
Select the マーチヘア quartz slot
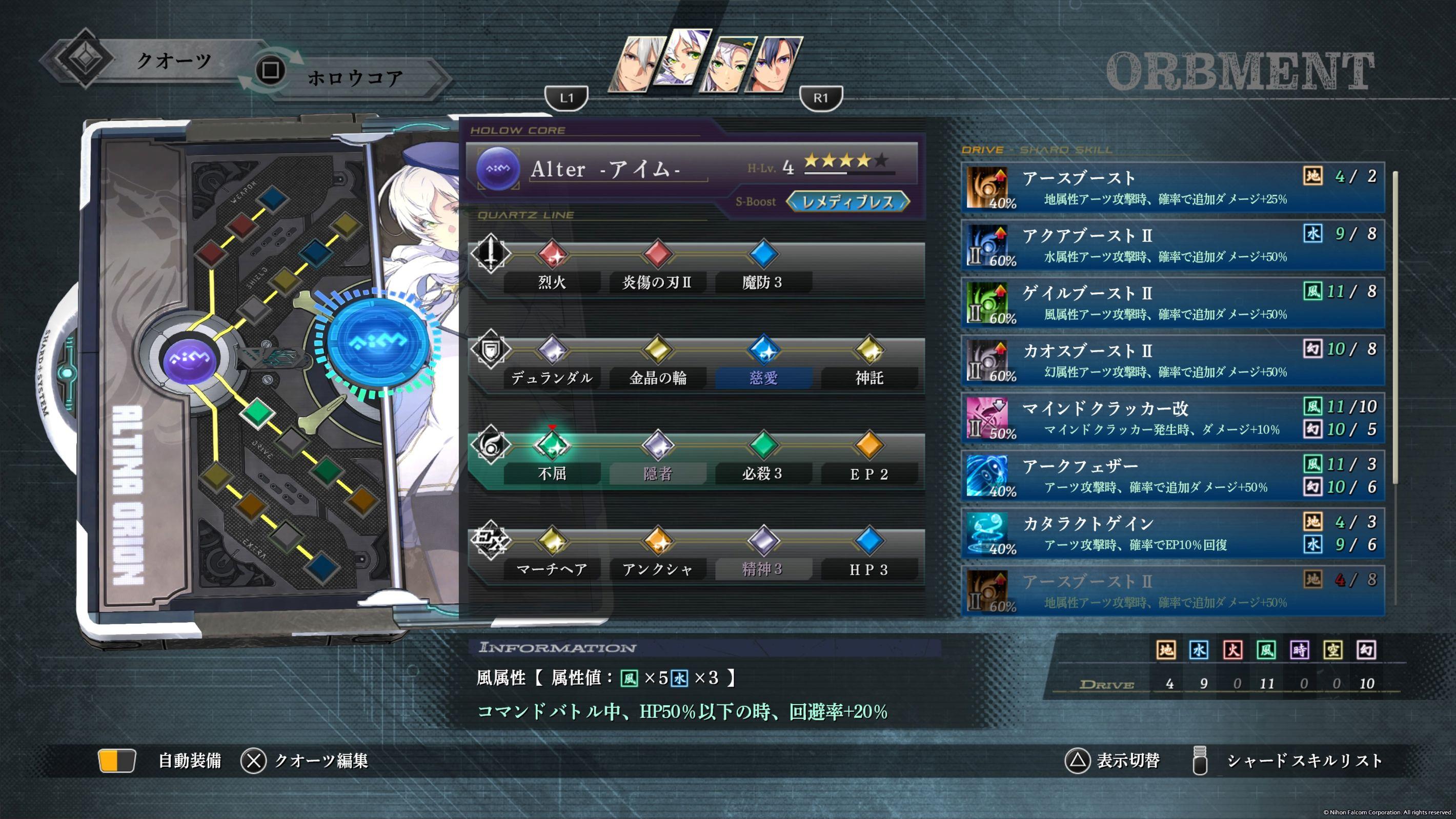point(552,568)
